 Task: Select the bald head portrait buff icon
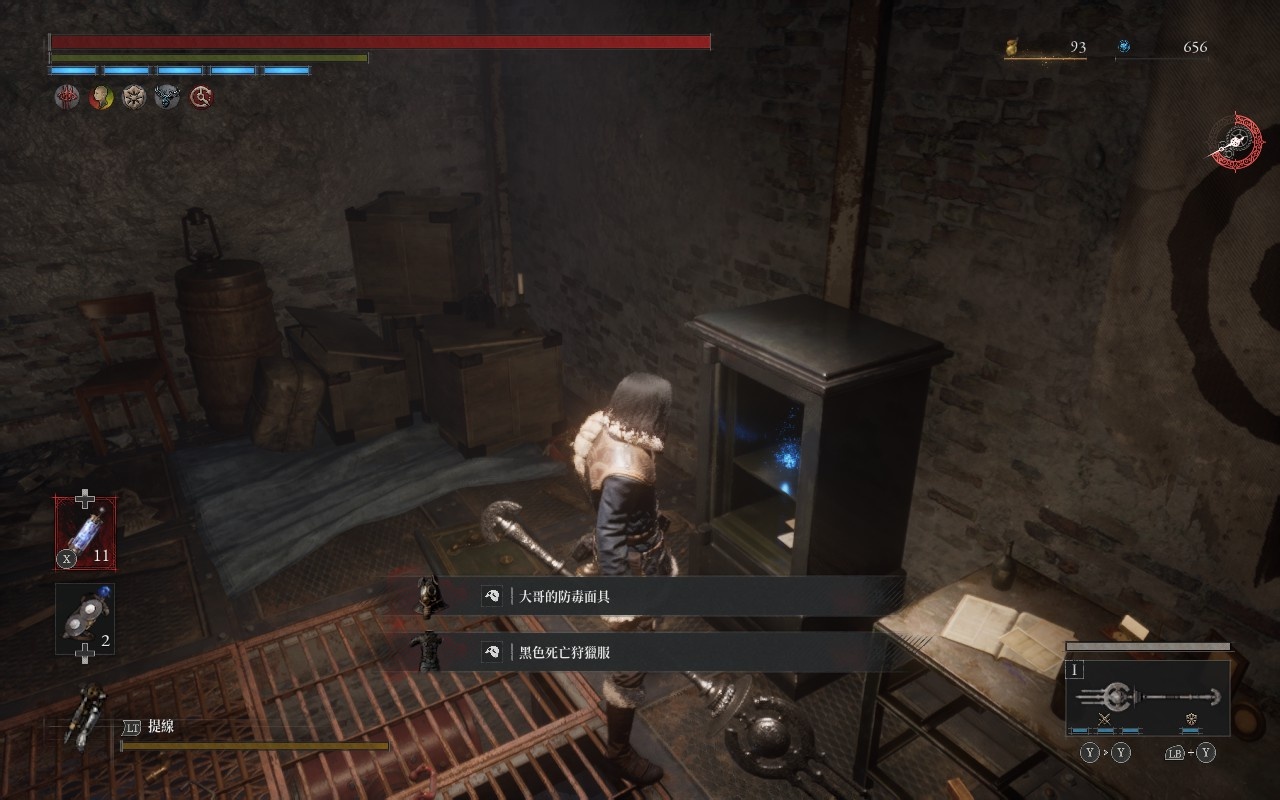100,97
